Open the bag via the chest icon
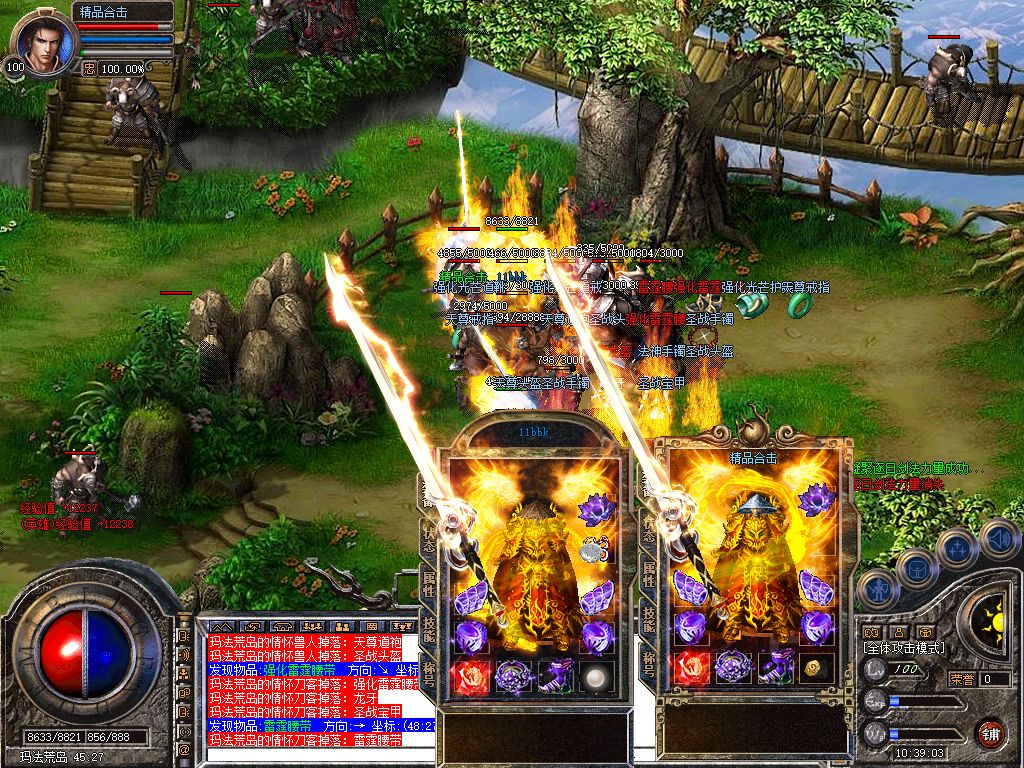1024x768 pixels. [x=916, y=569]
